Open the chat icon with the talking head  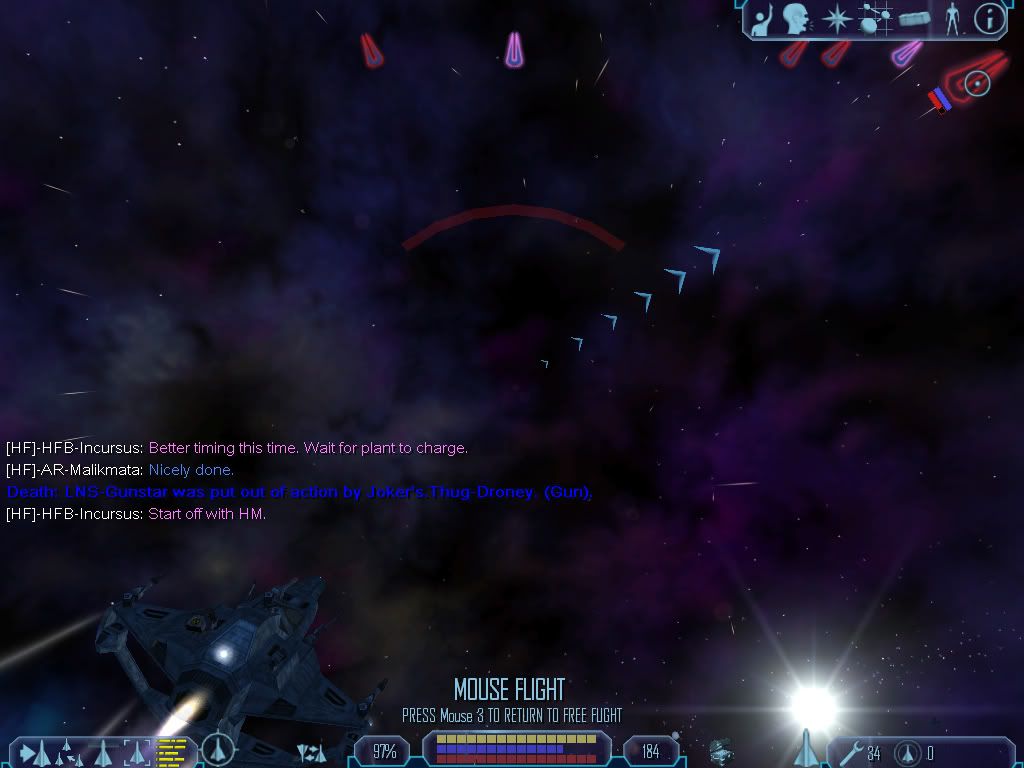796,18
